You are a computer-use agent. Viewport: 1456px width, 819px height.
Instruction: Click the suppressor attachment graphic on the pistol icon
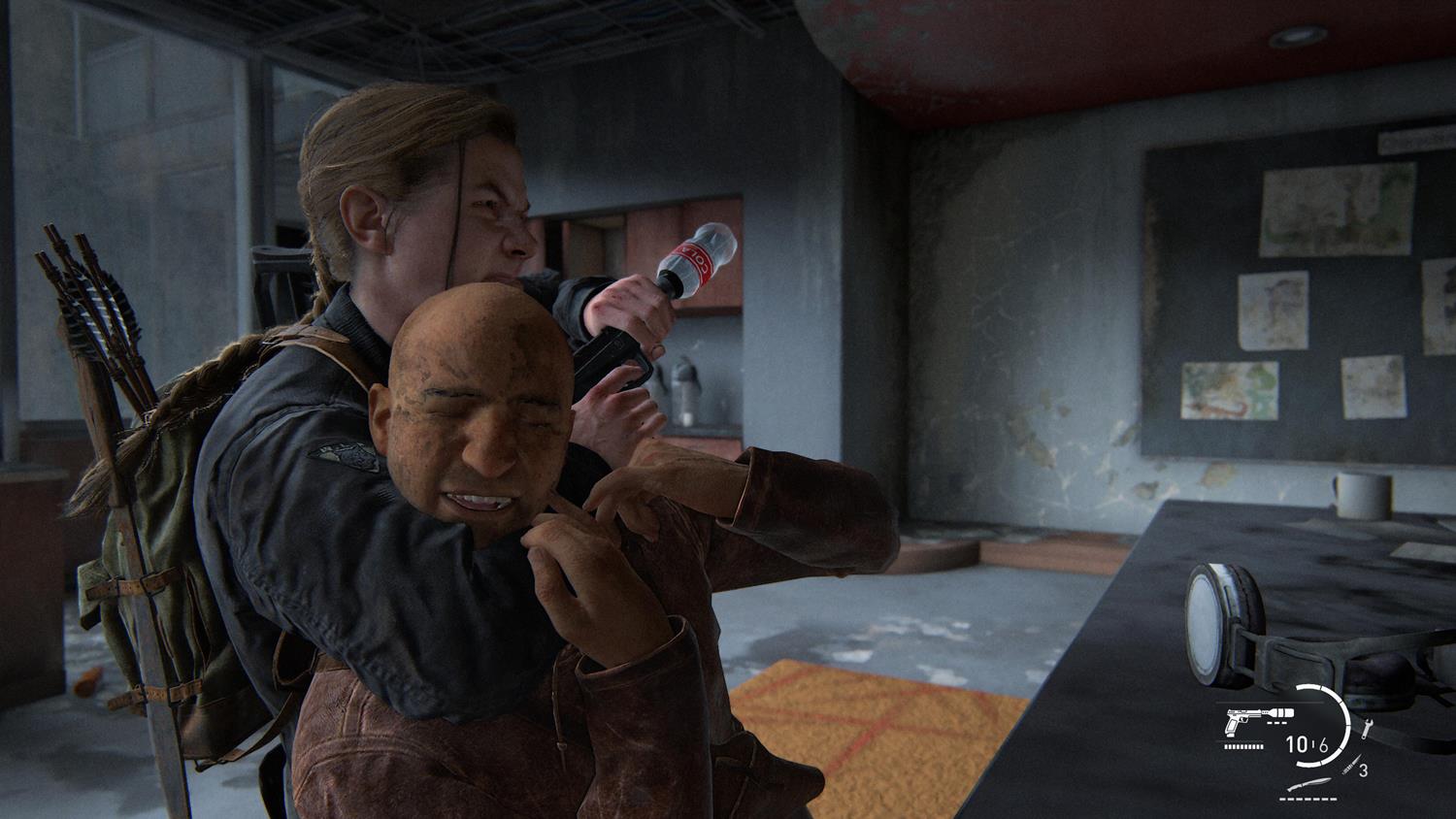1278,712
